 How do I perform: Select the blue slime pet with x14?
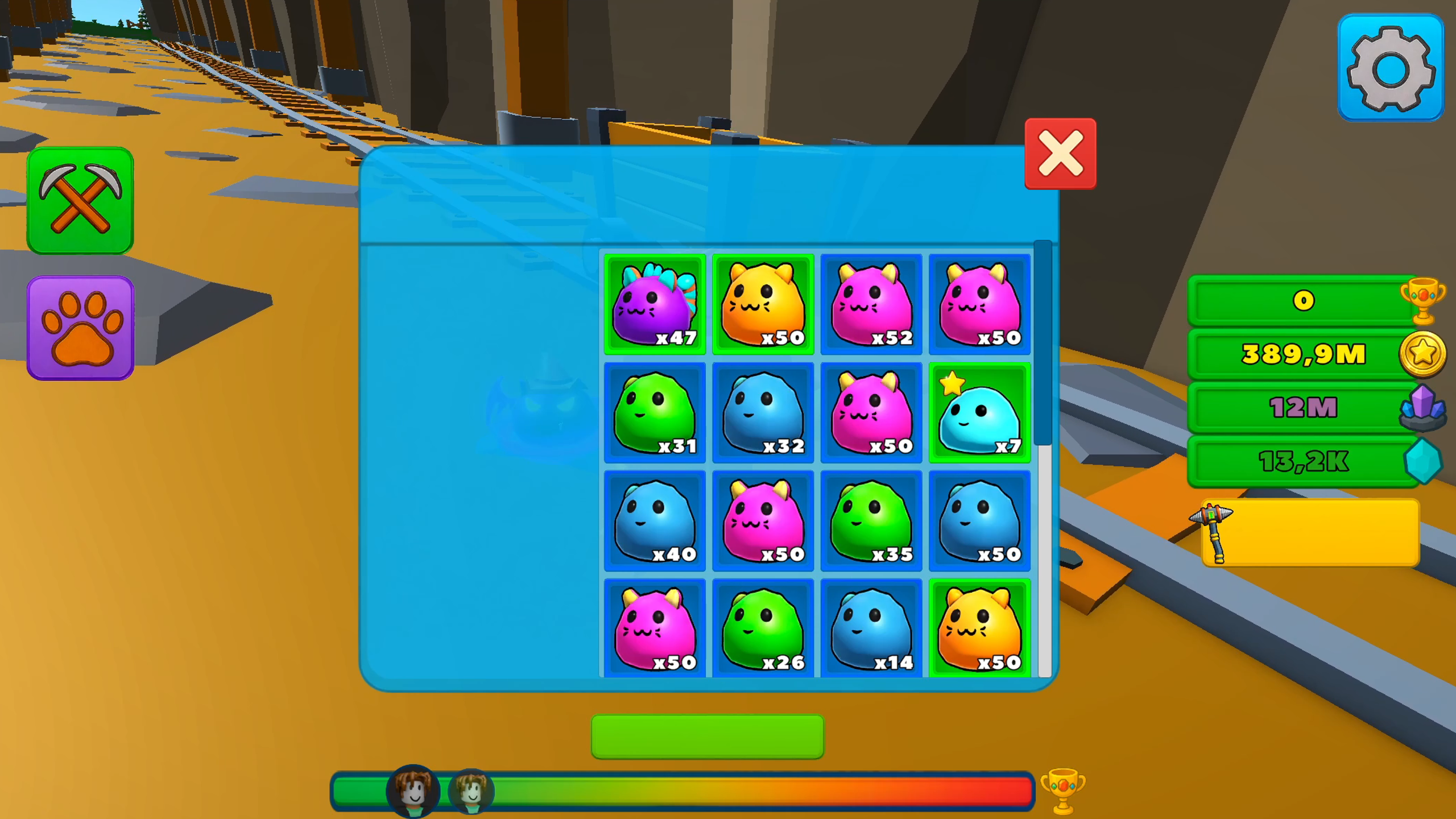coord(871,628)
